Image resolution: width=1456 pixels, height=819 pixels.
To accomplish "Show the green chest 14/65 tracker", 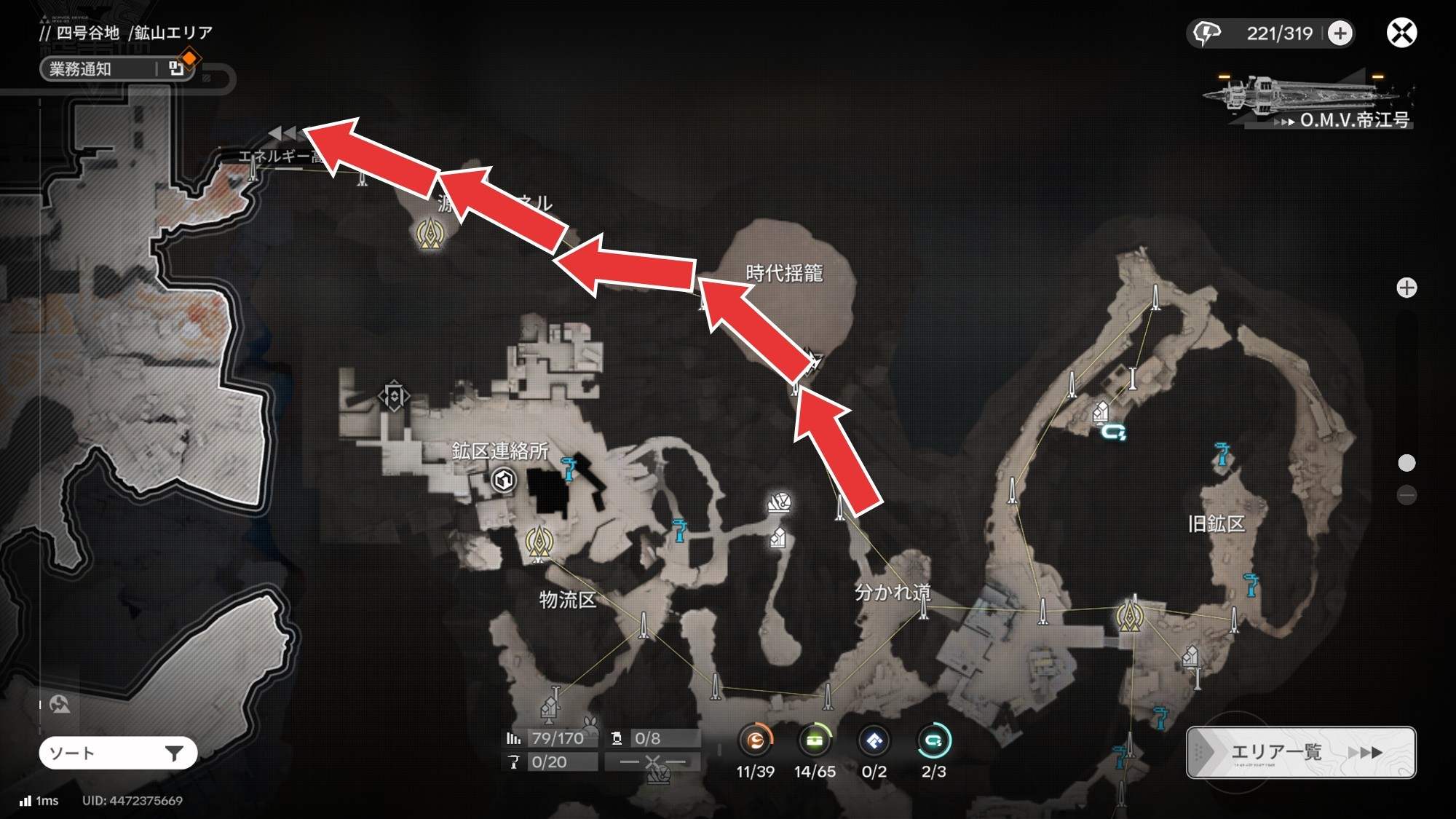I will 815,742.
